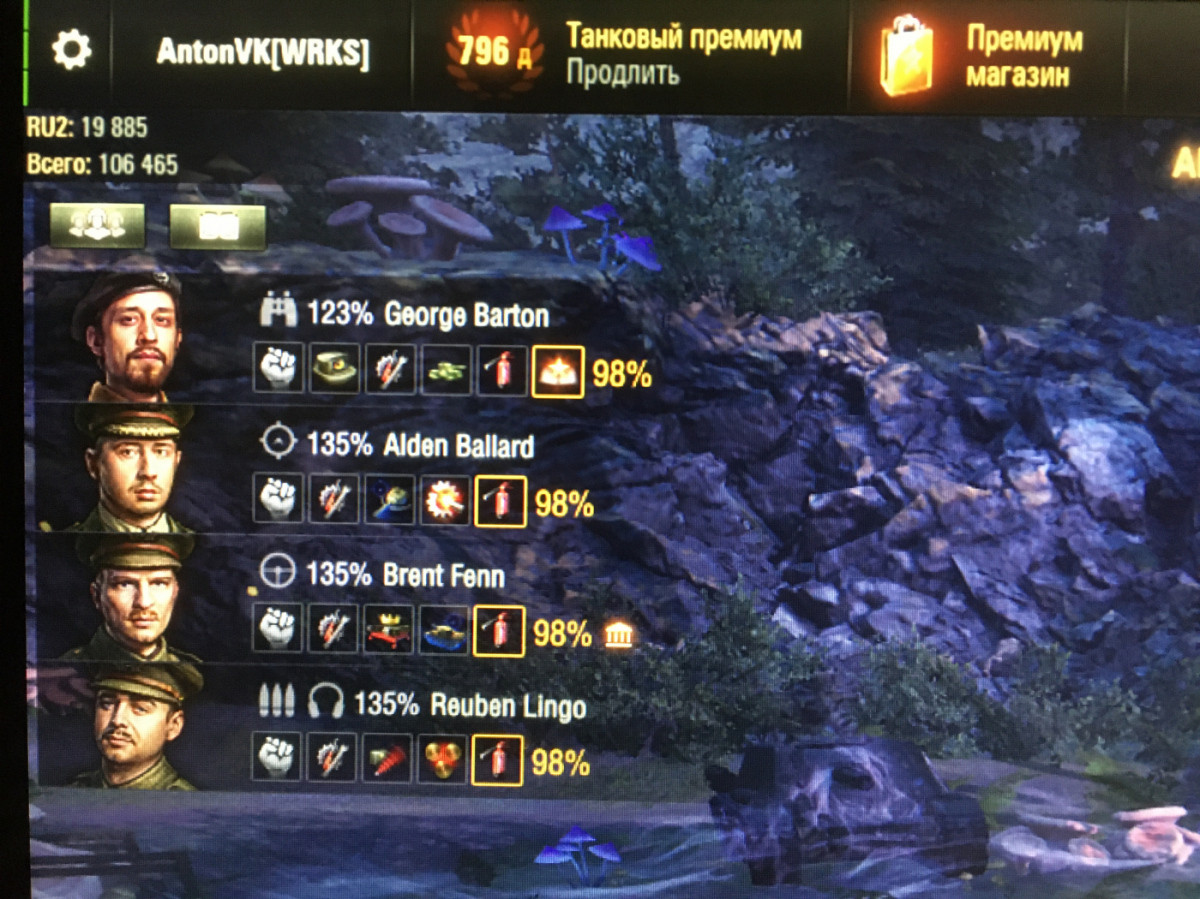The width and height of the screenshot is (1200, 899).
Task: Open the Премиум магазин shop
Action: (1023, 57)
